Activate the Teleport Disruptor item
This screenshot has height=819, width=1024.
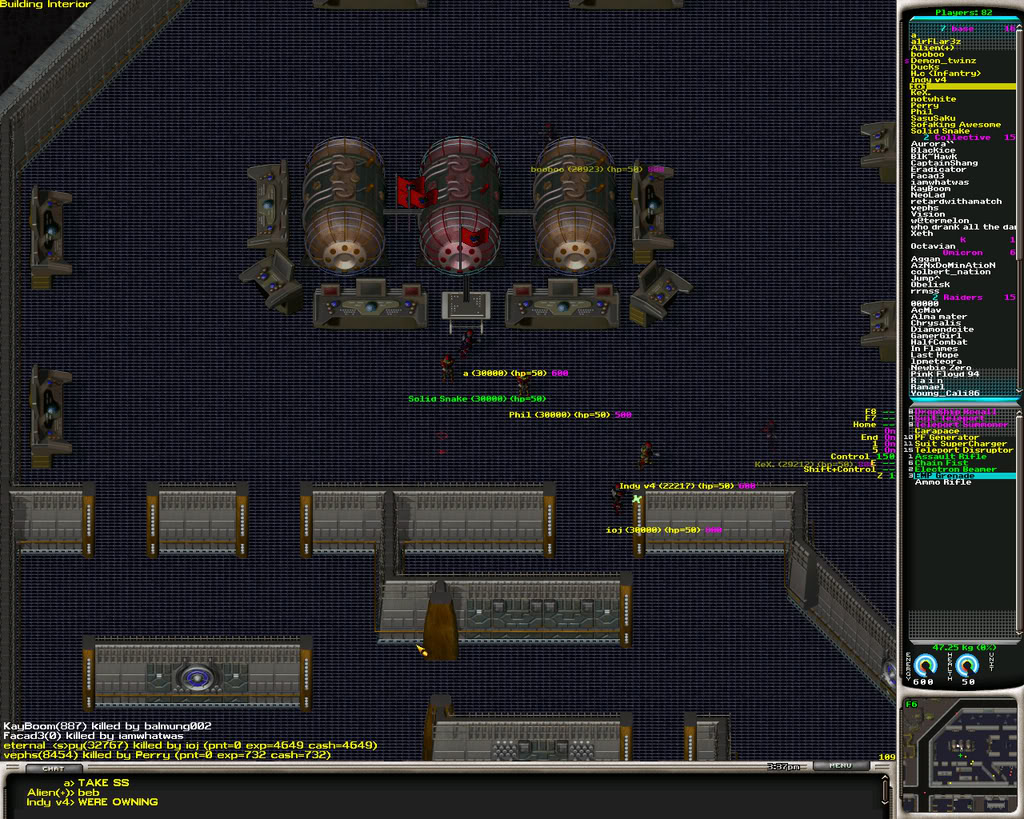963,450
